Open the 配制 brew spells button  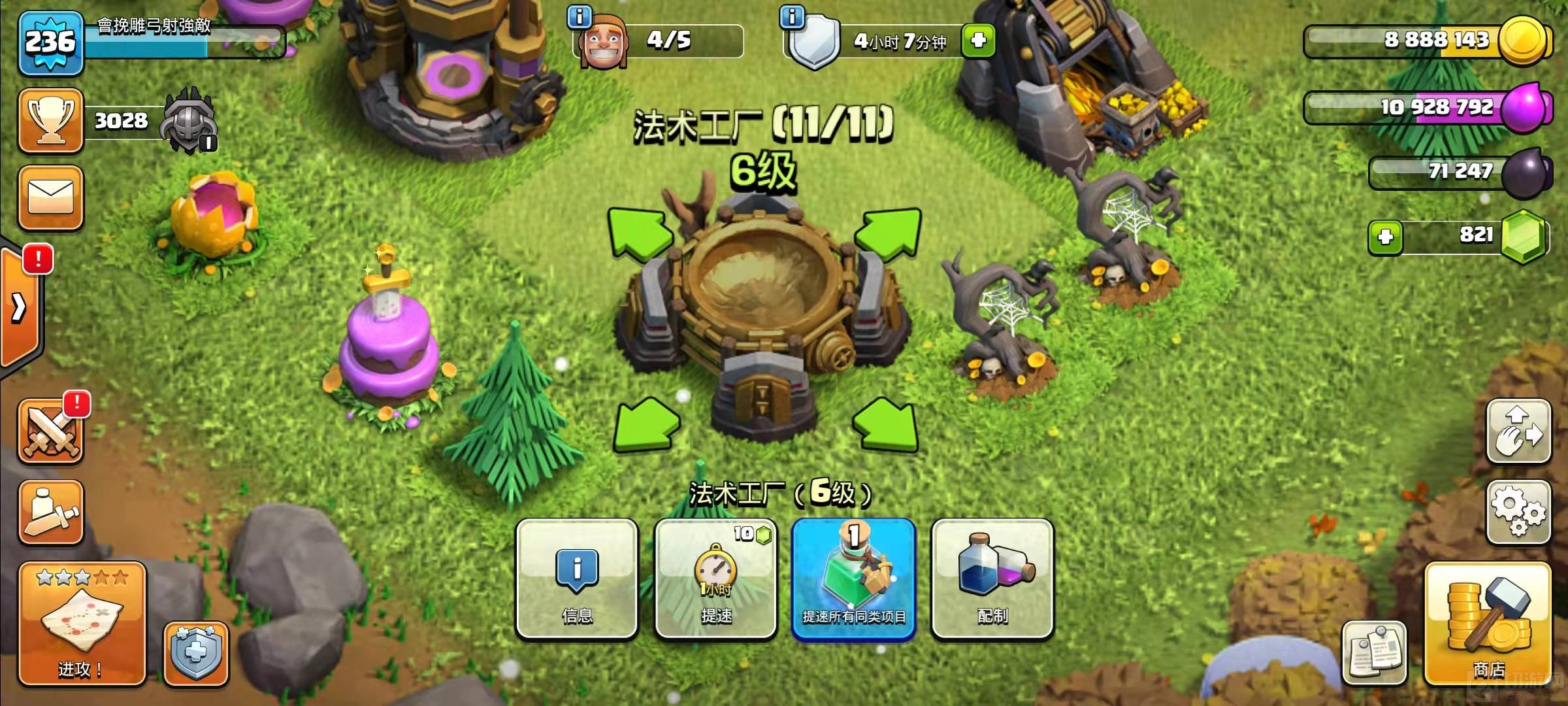[x=992, y=579]
